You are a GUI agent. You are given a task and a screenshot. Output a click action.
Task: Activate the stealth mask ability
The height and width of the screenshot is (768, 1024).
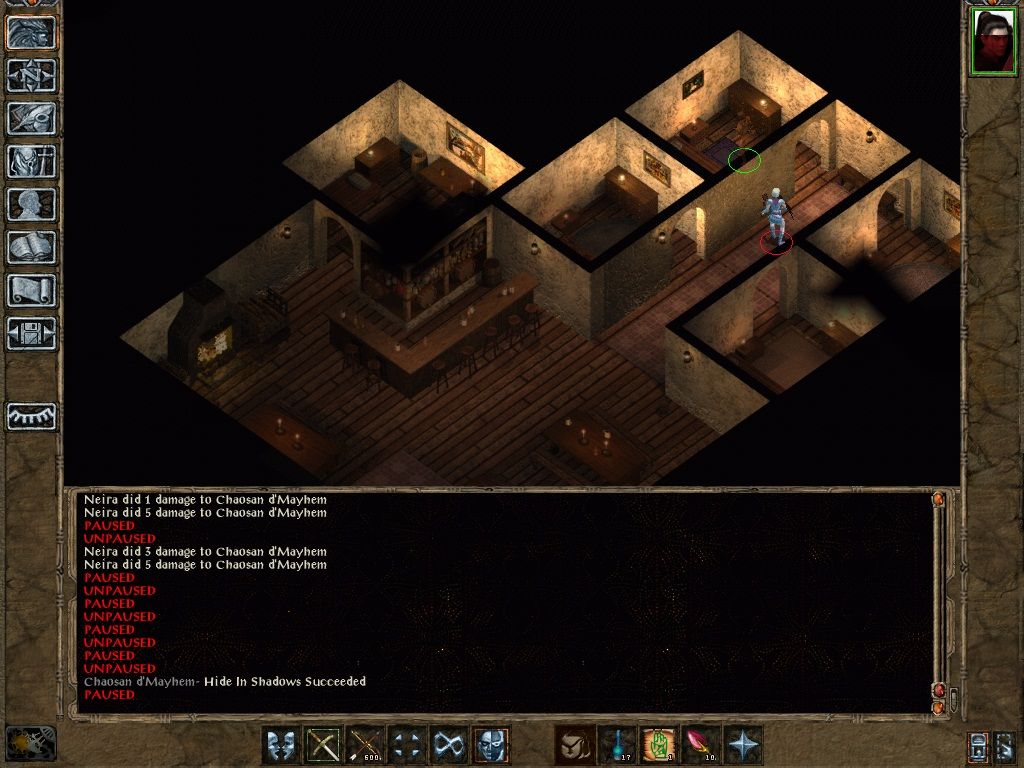click(x=491, y=745)
